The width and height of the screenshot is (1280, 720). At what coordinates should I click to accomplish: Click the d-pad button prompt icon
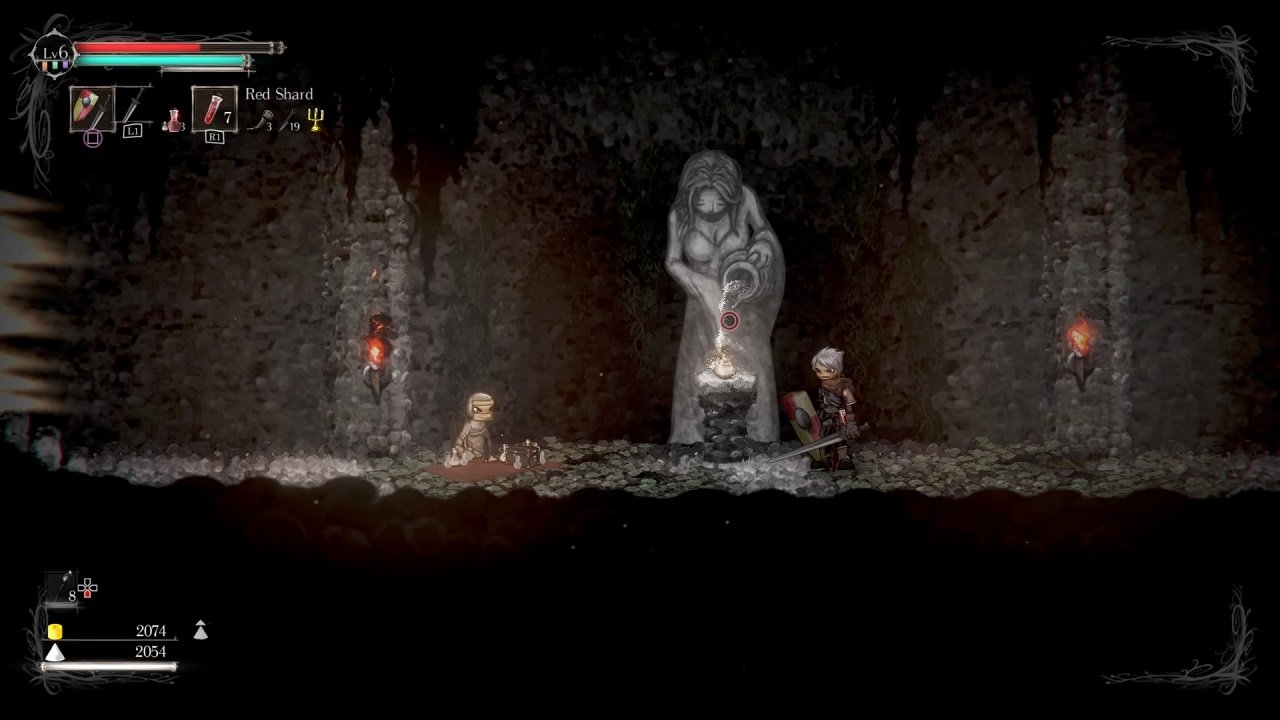tap(87, 588)
